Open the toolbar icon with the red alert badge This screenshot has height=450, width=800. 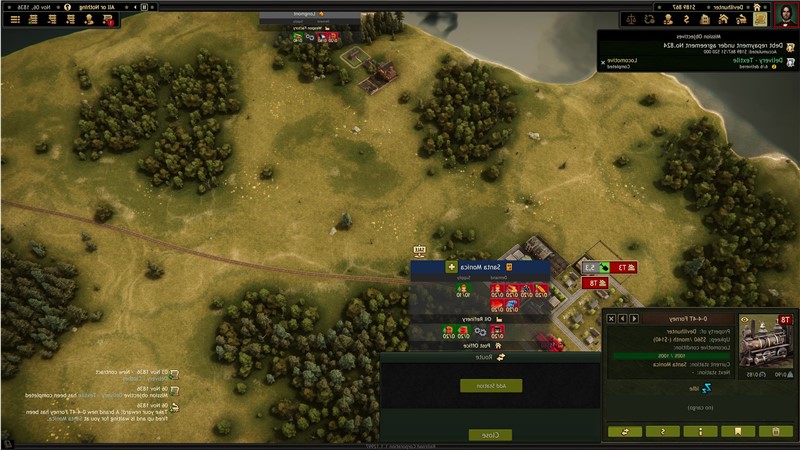(110, 19)
